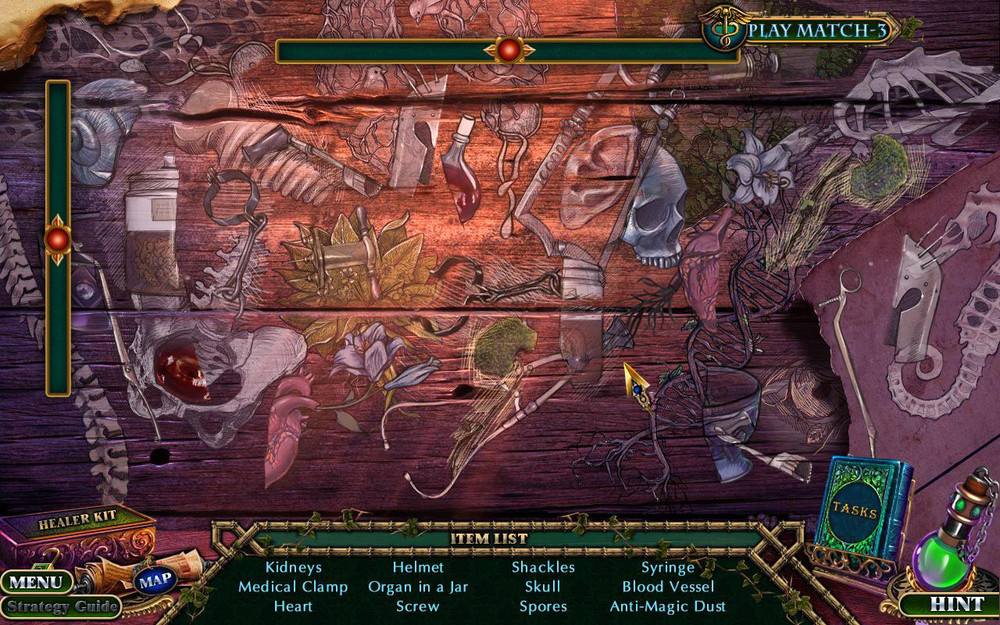The height and width of the screenshot is (625, 1000).
Task: Open the Menu button
Action: pos(36,581)
